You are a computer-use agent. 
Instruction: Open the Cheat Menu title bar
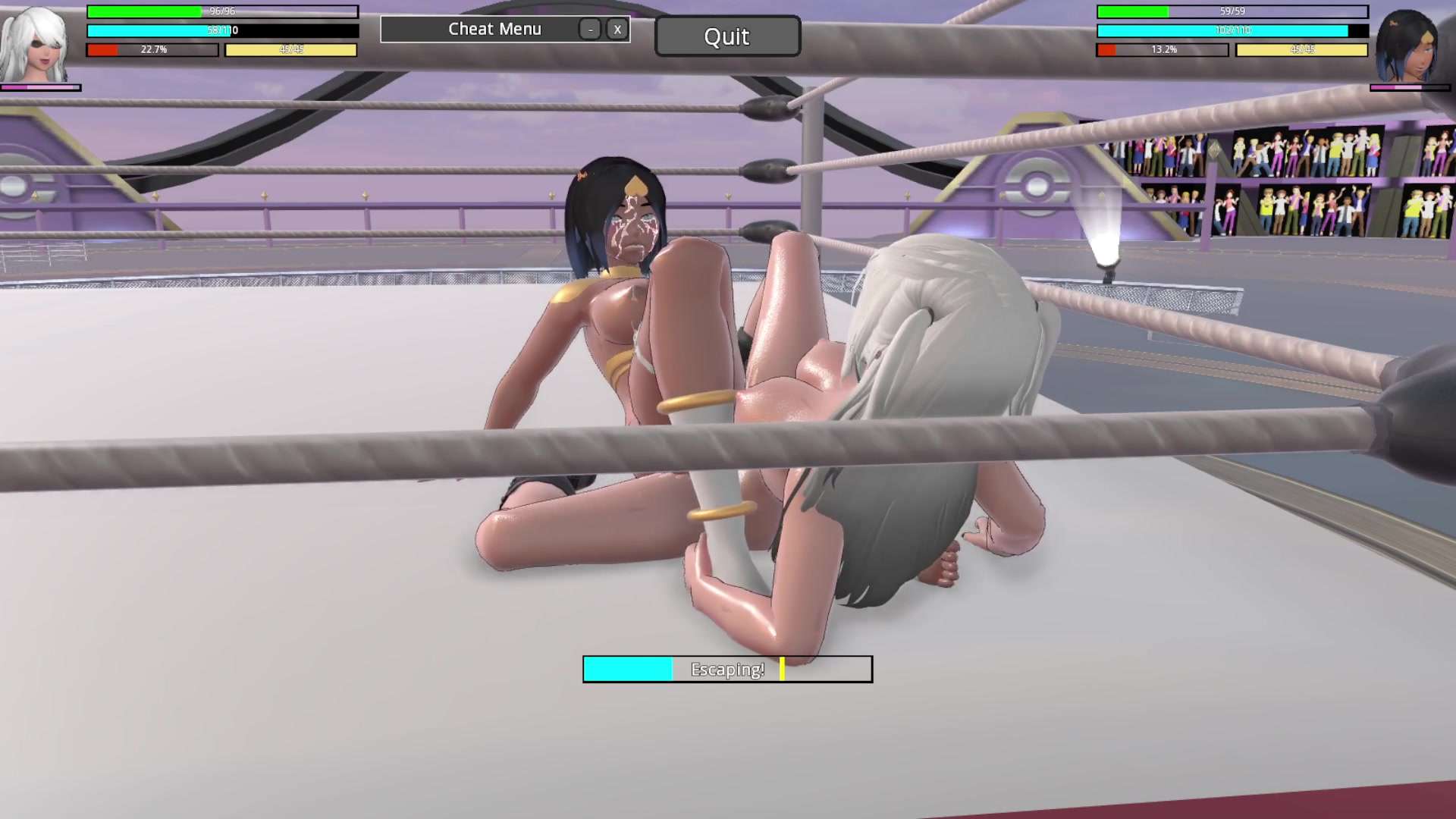click(494, 30)
